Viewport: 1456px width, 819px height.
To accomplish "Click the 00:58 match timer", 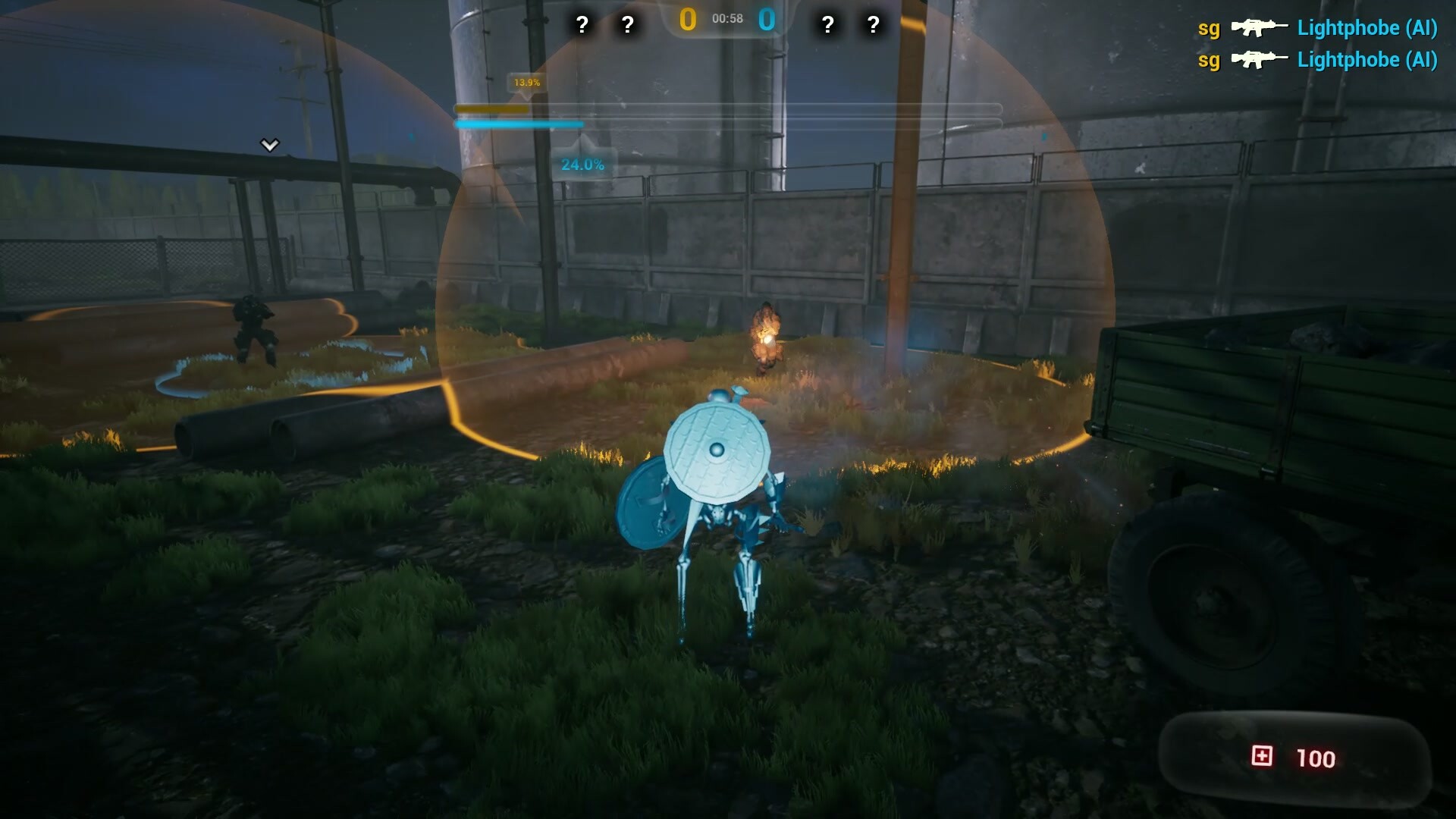I will coord(726,20).
